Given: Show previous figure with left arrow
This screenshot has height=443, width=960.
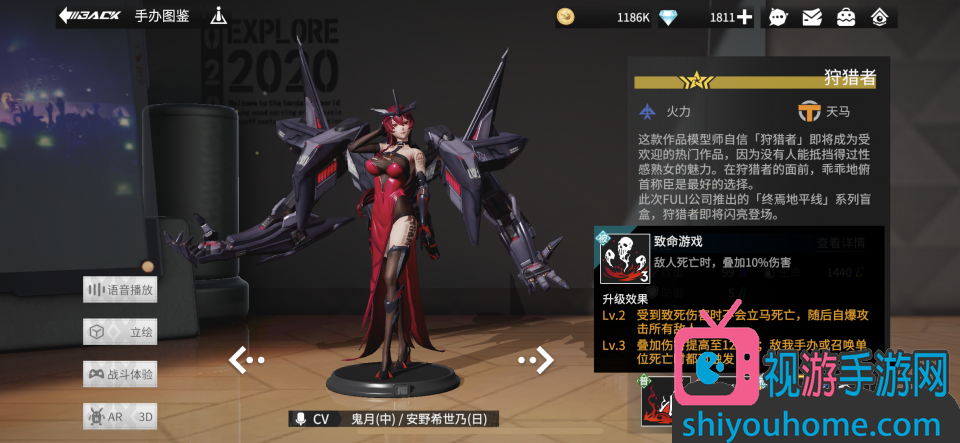Looking at the screenshot, I should [246, 359].
